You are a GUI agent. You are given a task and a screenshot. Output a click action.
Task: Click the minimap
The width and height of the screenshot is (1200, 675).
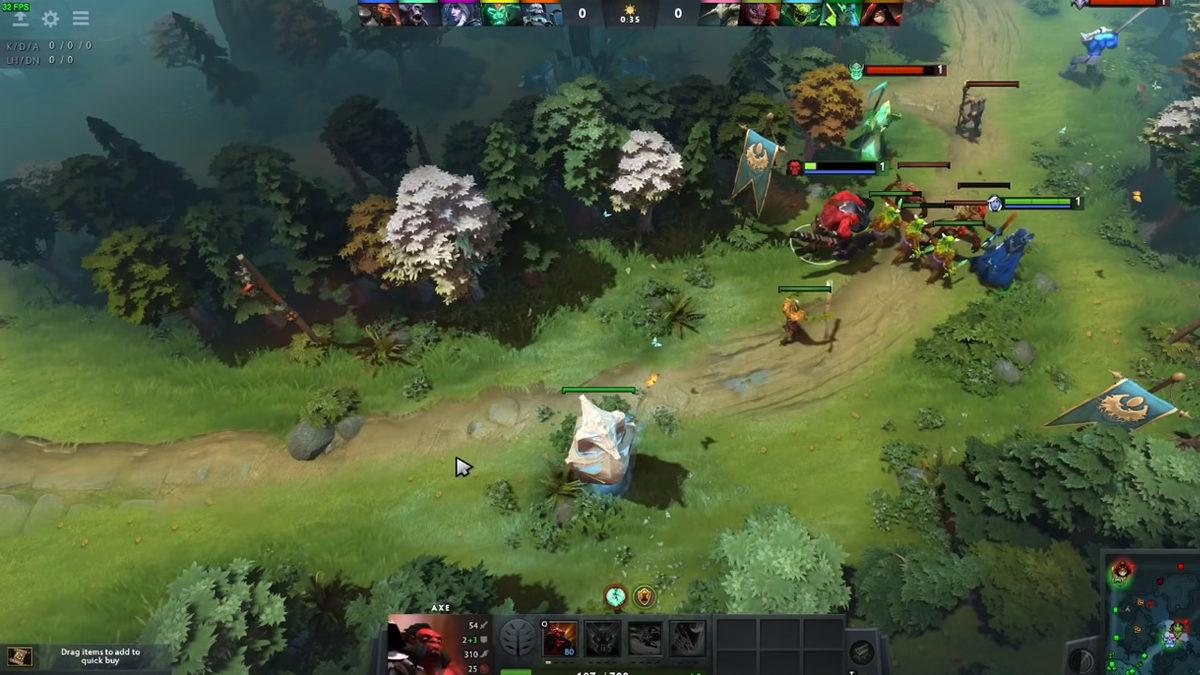pyautogui.click(x=1152, y=612)
